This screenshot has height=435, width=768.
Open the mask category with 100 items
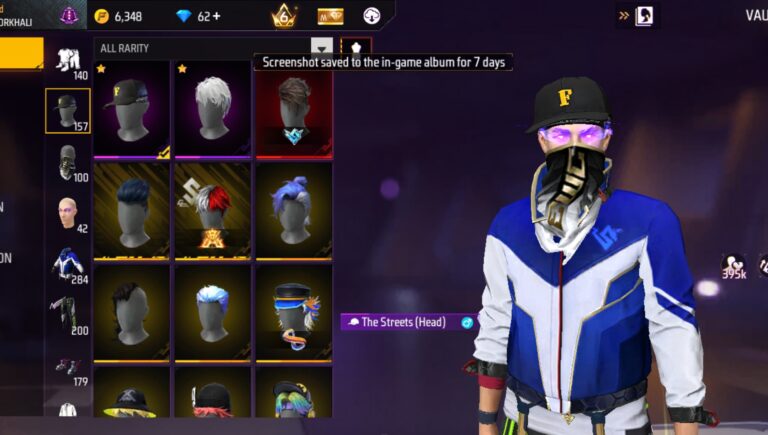pyautogui.click(x=68, y=162)
